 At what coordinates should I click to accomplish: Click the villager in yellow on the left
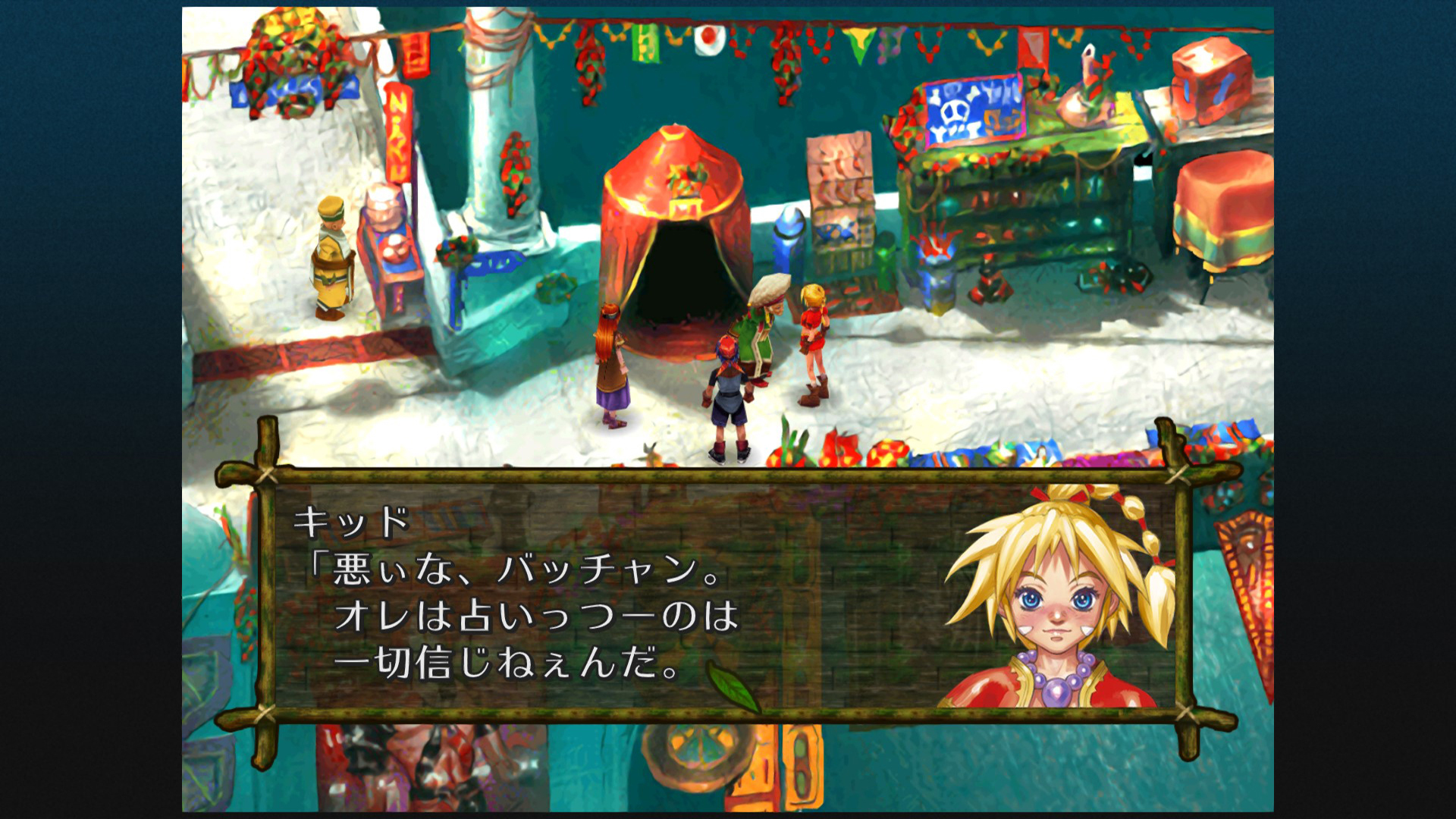tap(331, 258)
